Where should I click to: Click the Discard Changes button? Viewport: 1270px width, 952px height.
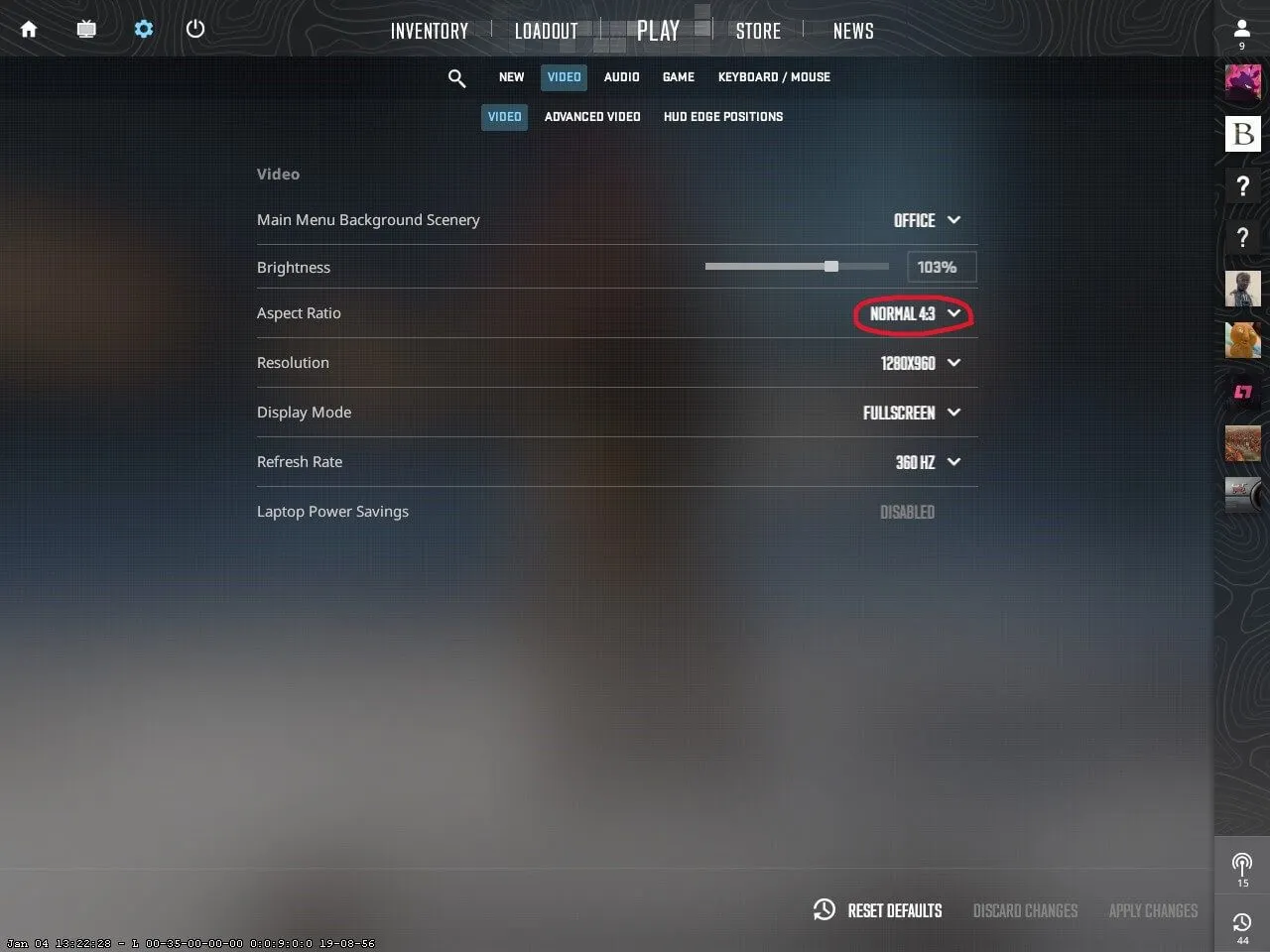tap(1025, 909)
